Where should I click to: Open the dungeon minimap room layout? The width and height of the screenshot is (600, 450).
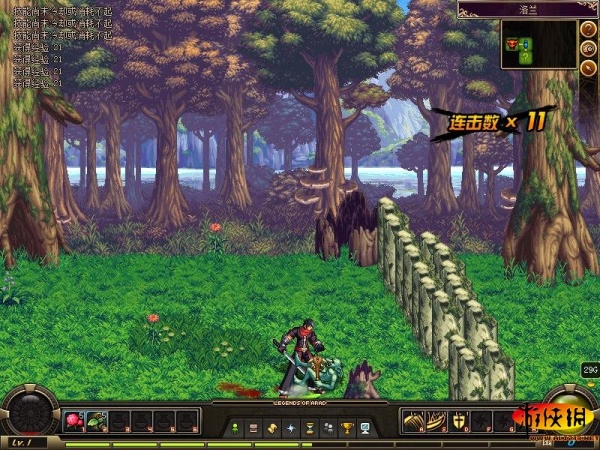pyautogui.click(x=538, y=45)
